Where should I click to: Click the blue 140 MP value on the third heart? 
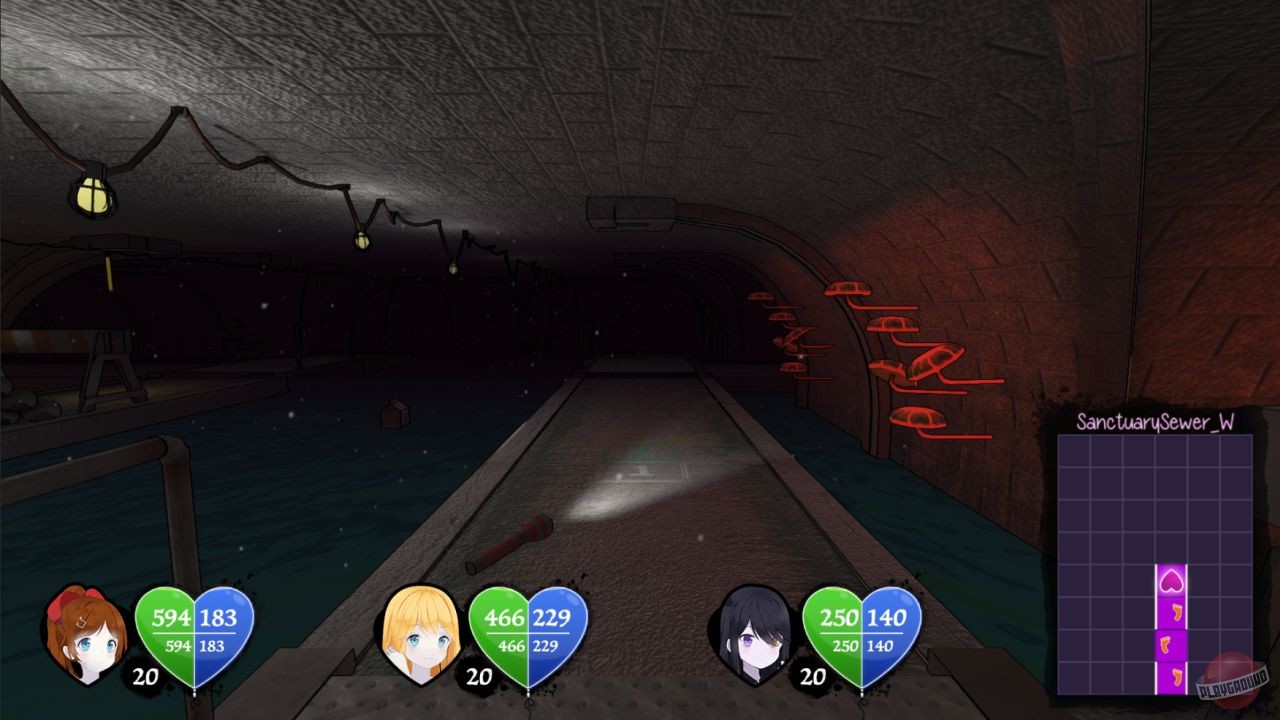pos(886,618)
